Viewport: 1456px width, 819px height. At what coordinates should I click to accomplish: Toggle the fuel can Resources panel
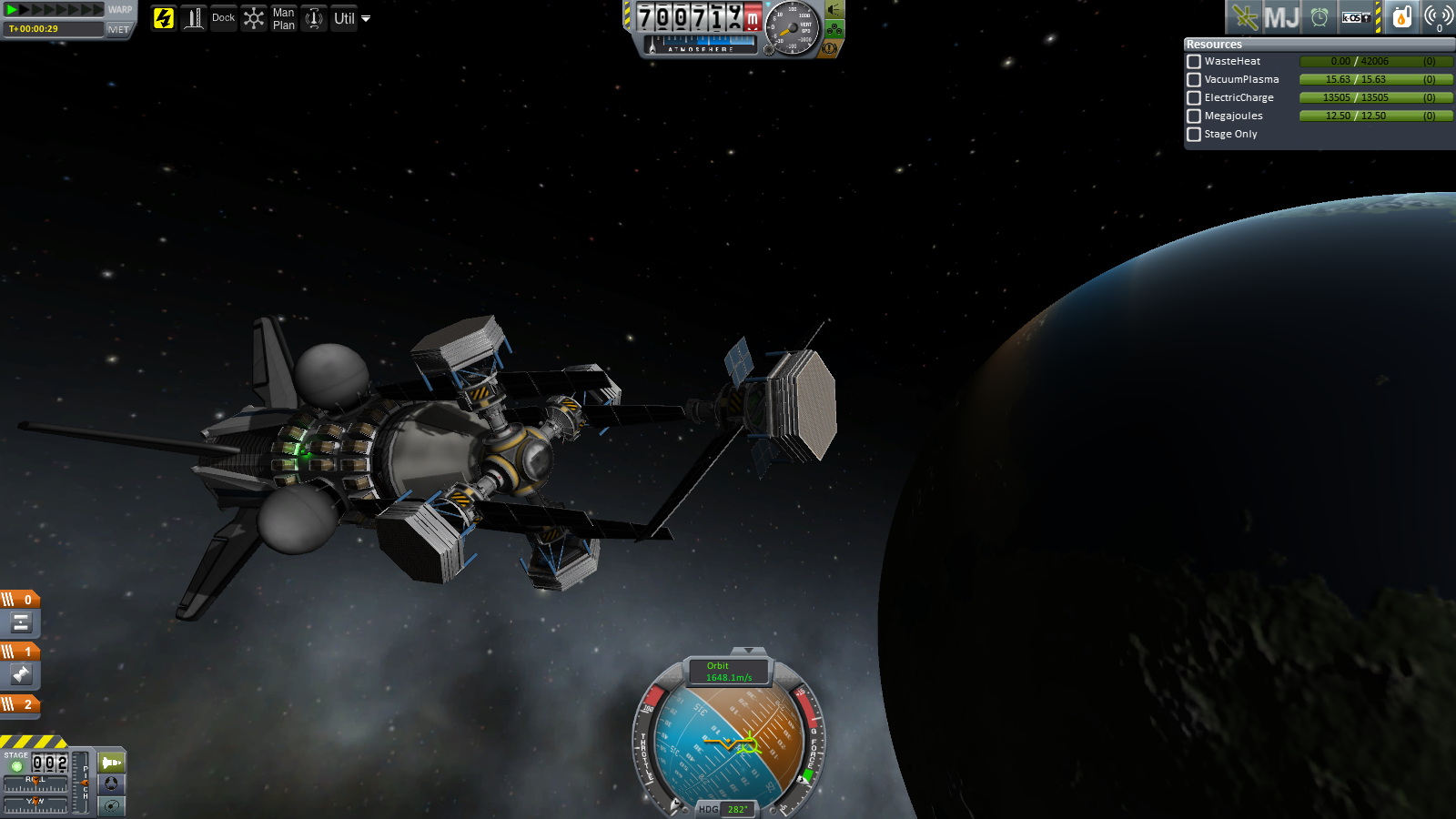point(1402,17)
